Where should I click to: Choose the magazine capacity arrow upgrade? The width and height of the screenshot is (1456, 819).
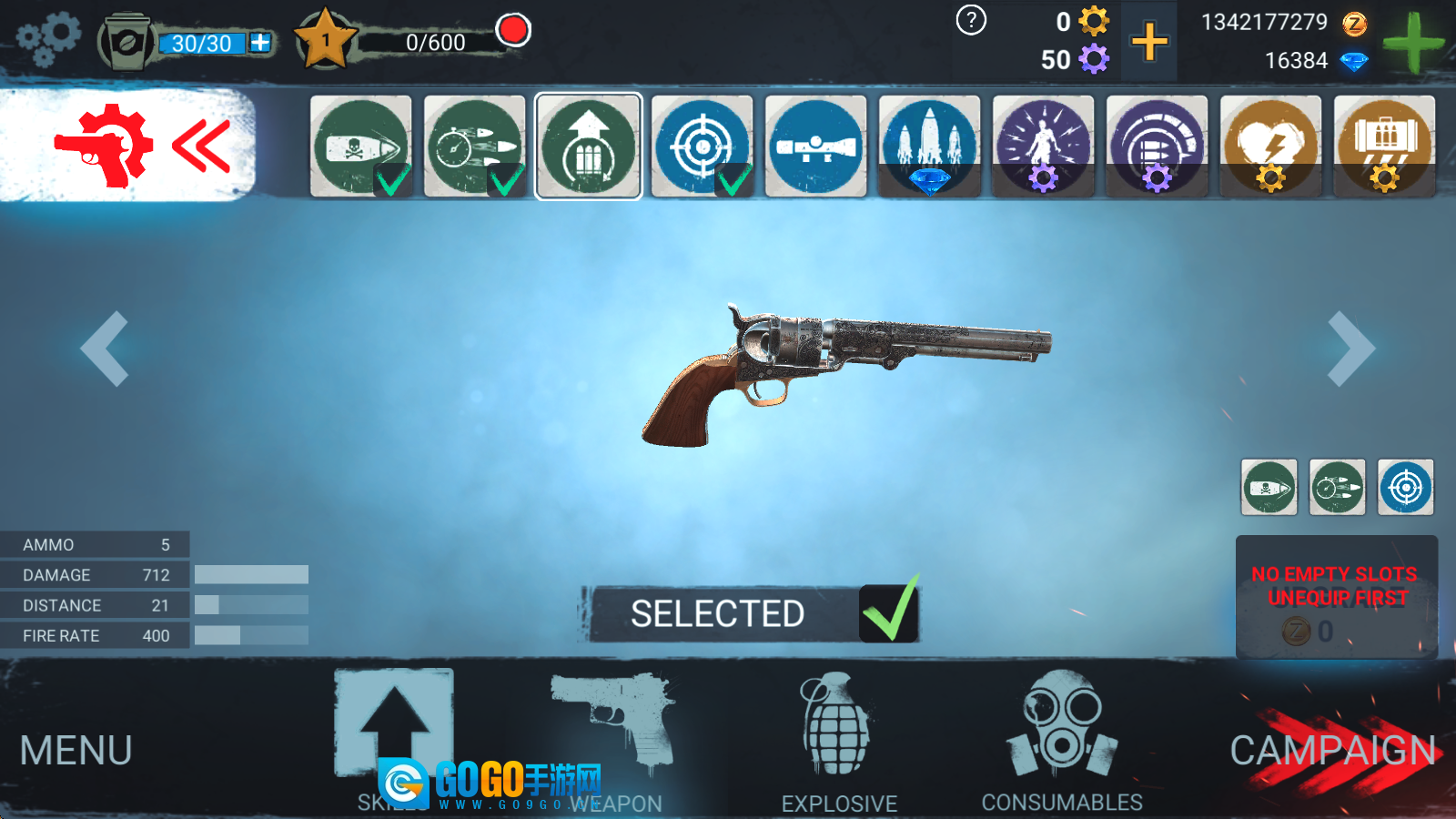point(589,146)
